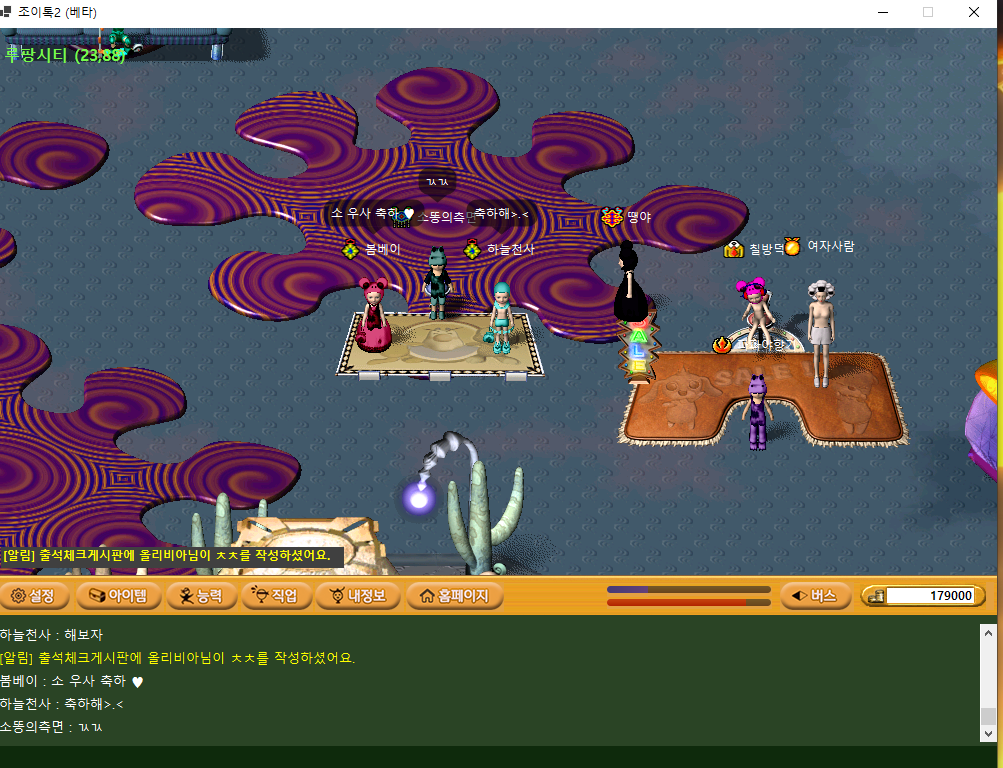Go to the 홈페이지 homepage
This screenshot has width=1003, height=768.
[x=455, y=596]
